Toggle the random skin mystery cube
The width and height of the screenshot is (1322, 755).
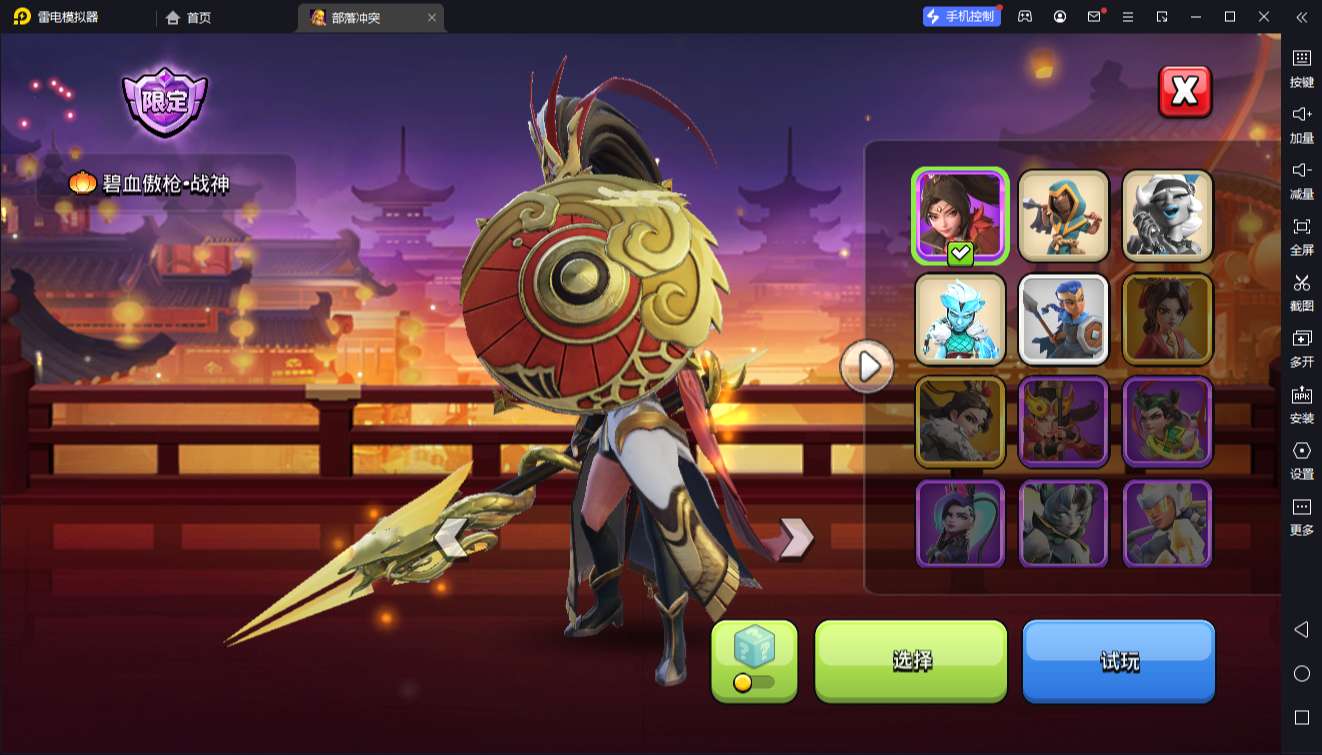click(x=754, y=660)
